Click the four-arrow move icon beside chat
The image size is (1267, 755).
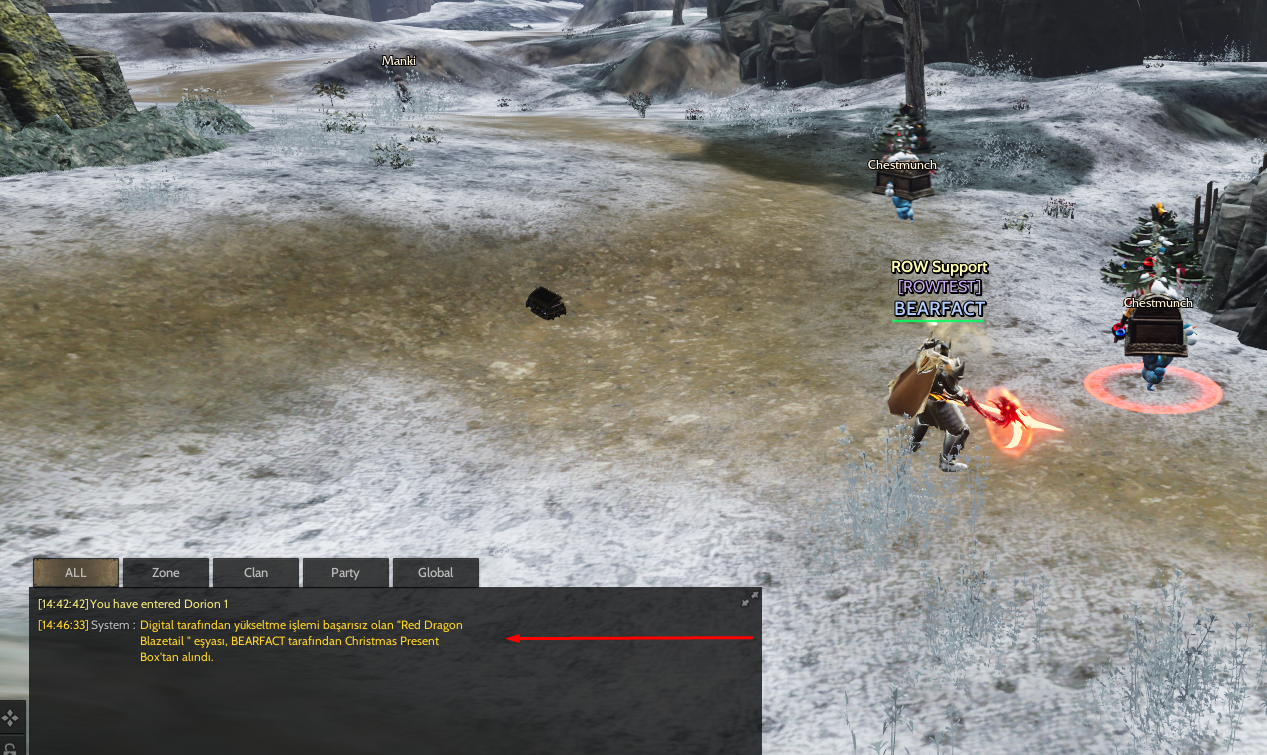click(x=10, y=717)
